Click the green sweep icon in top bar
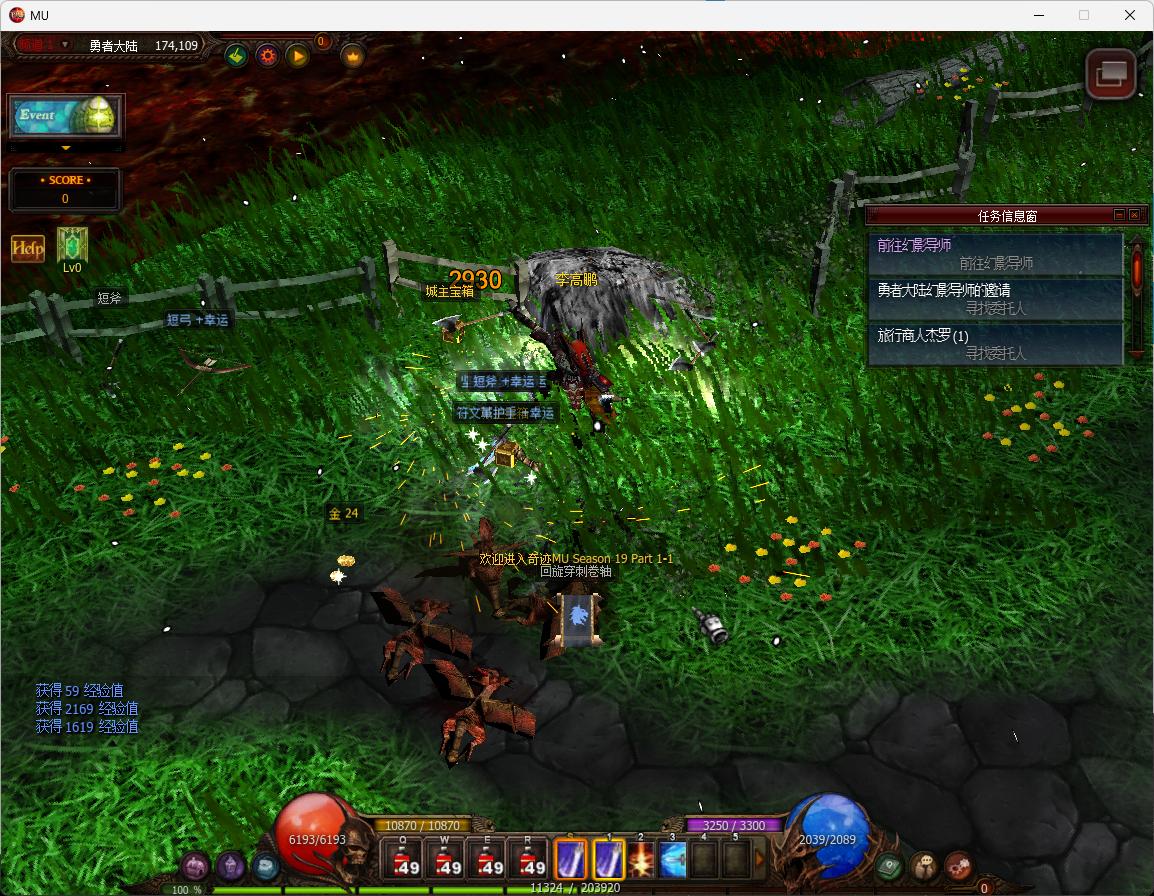 pyautogui.click(x=237, y=56)
